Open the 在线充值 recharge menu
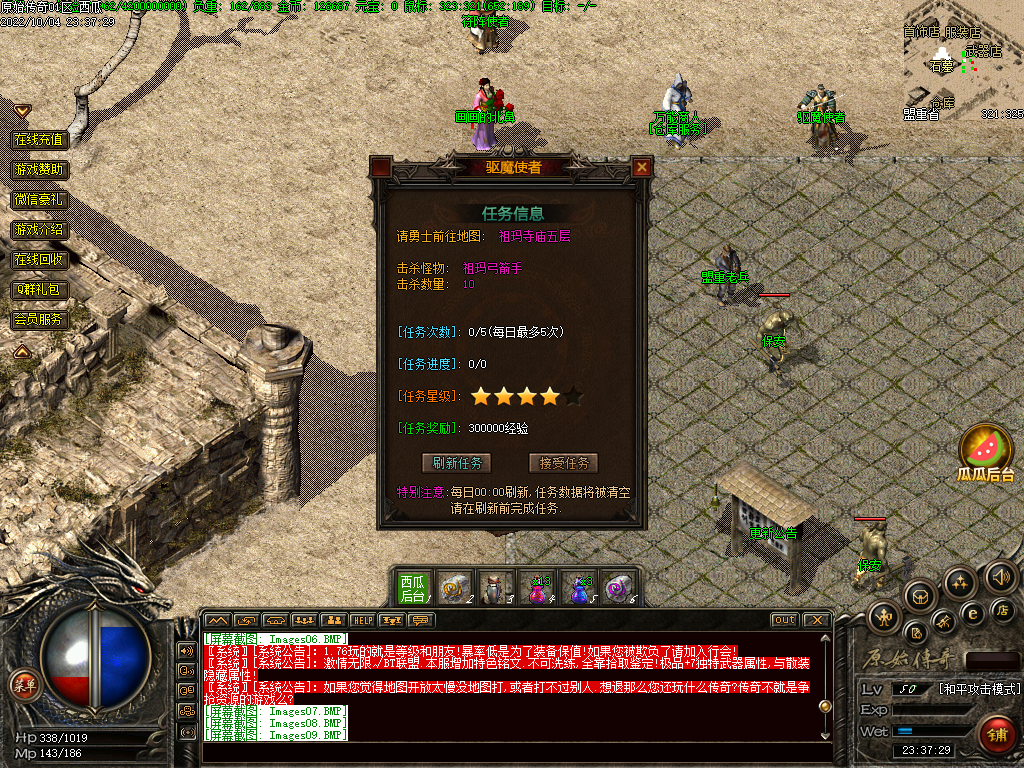The image size is (1024, 768). [39, 139]
